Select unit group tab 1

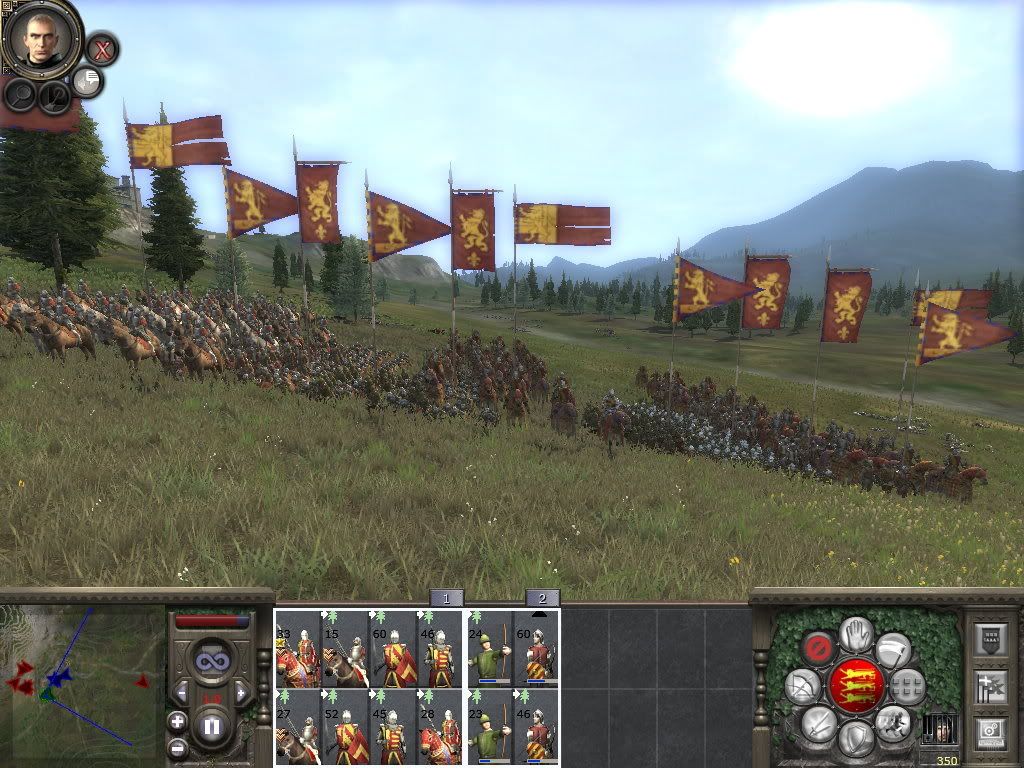point(446,598)
